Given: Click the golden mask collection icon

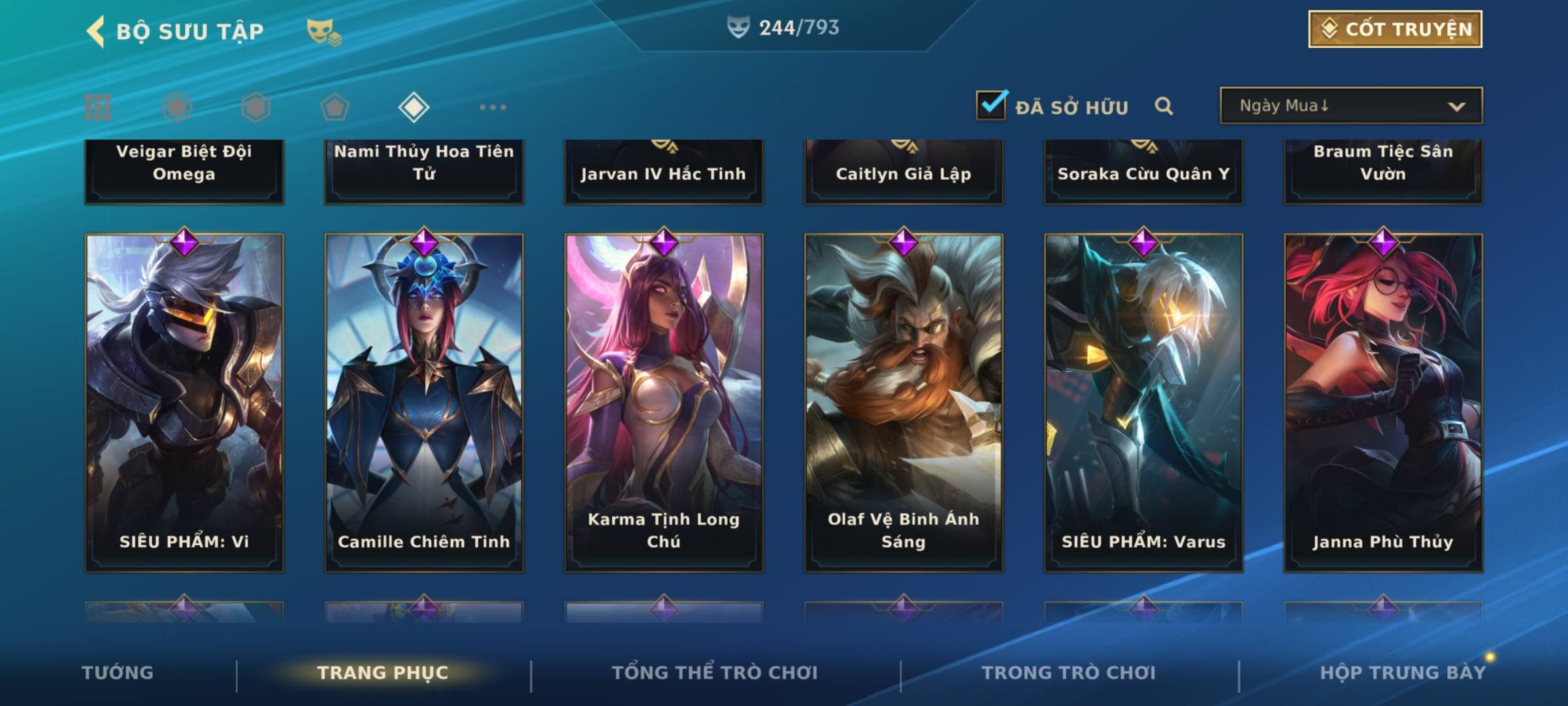Looking at the screenshot, I should 323,31.
